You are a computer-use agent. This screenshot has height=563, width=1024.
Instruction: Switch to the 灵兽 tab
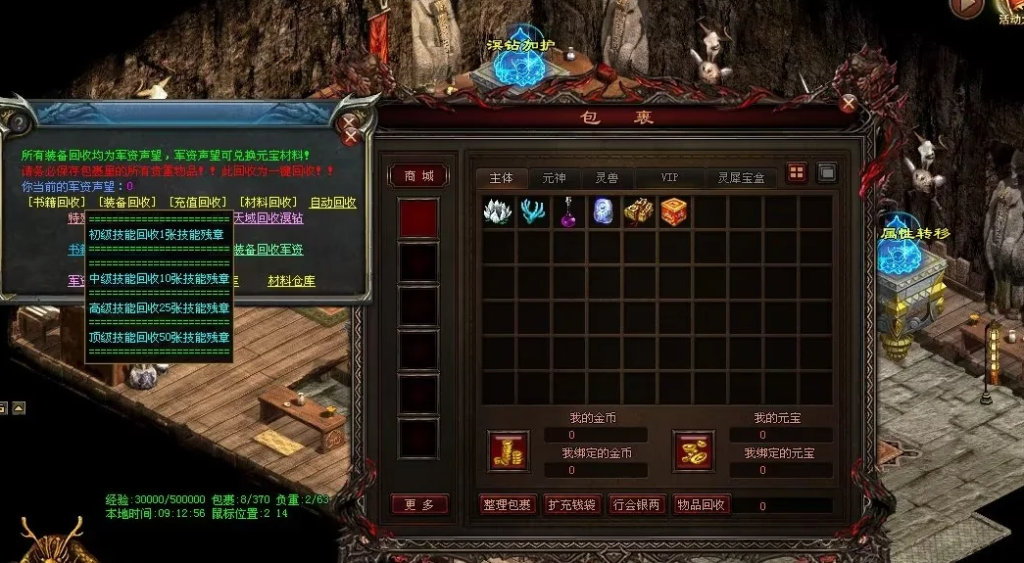pos(607,178)
